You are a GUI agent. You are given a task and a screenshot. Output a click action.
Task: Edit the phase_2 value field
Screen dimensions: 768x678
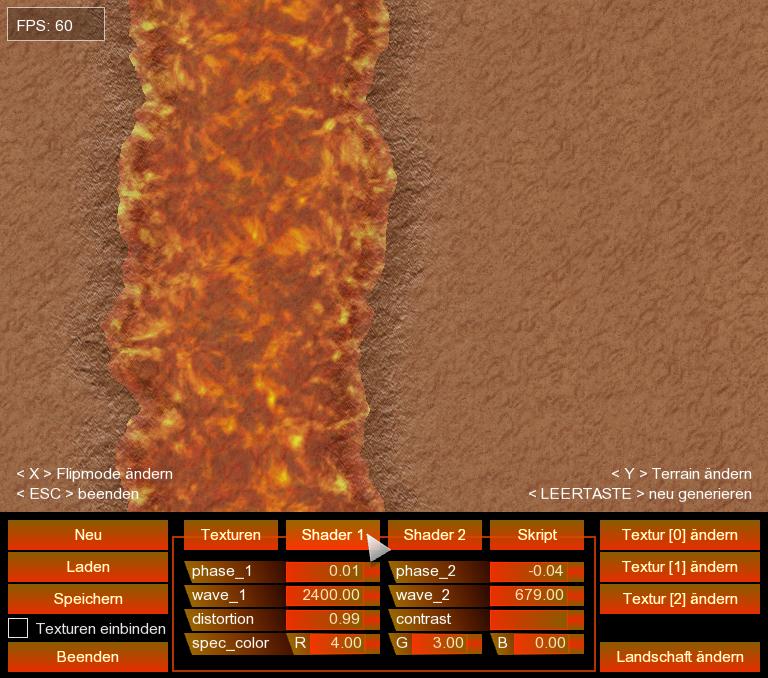pos(536,571)
